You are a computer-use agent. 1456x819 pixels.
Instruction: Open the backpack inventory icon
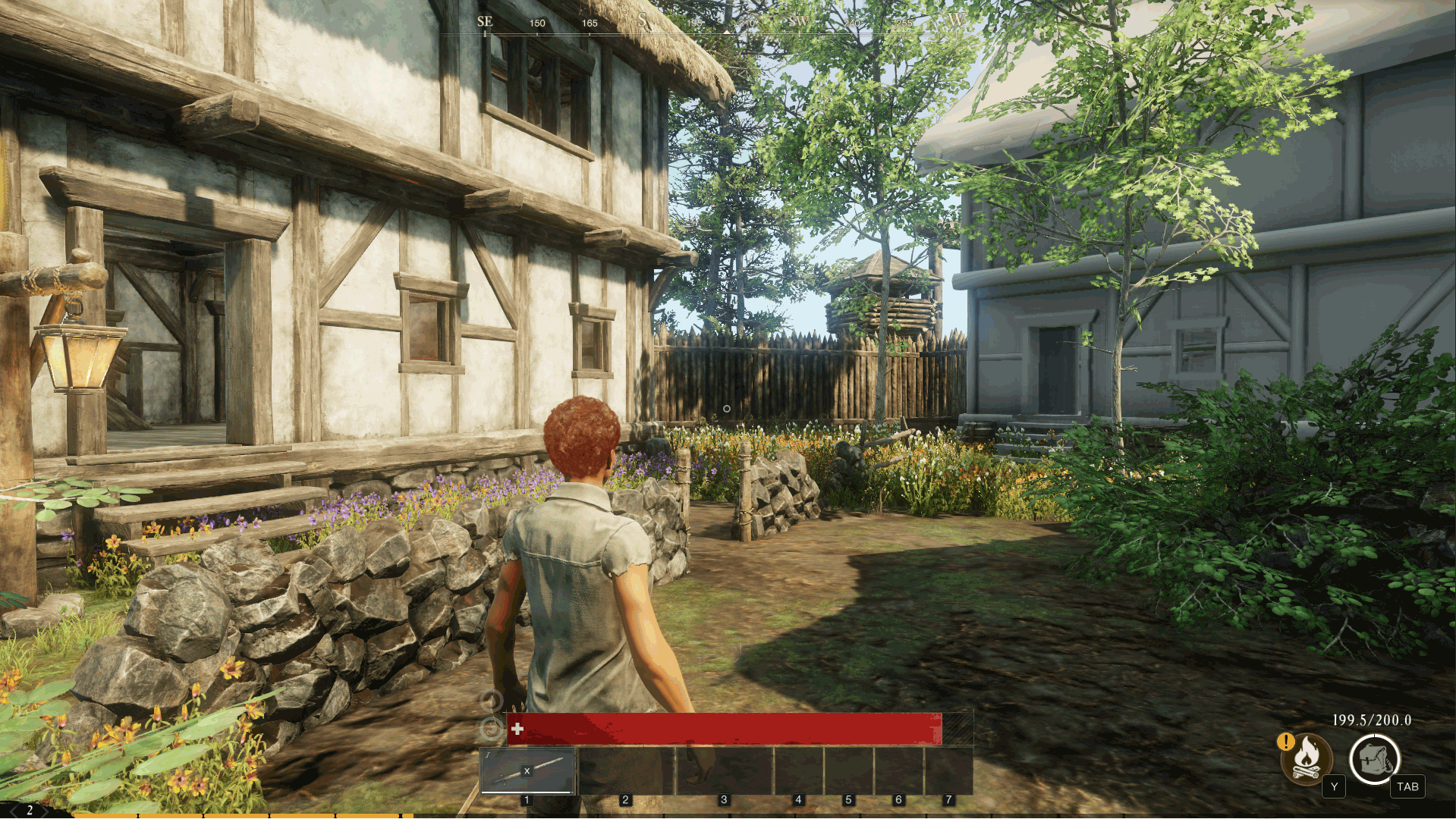(1373, 758)
